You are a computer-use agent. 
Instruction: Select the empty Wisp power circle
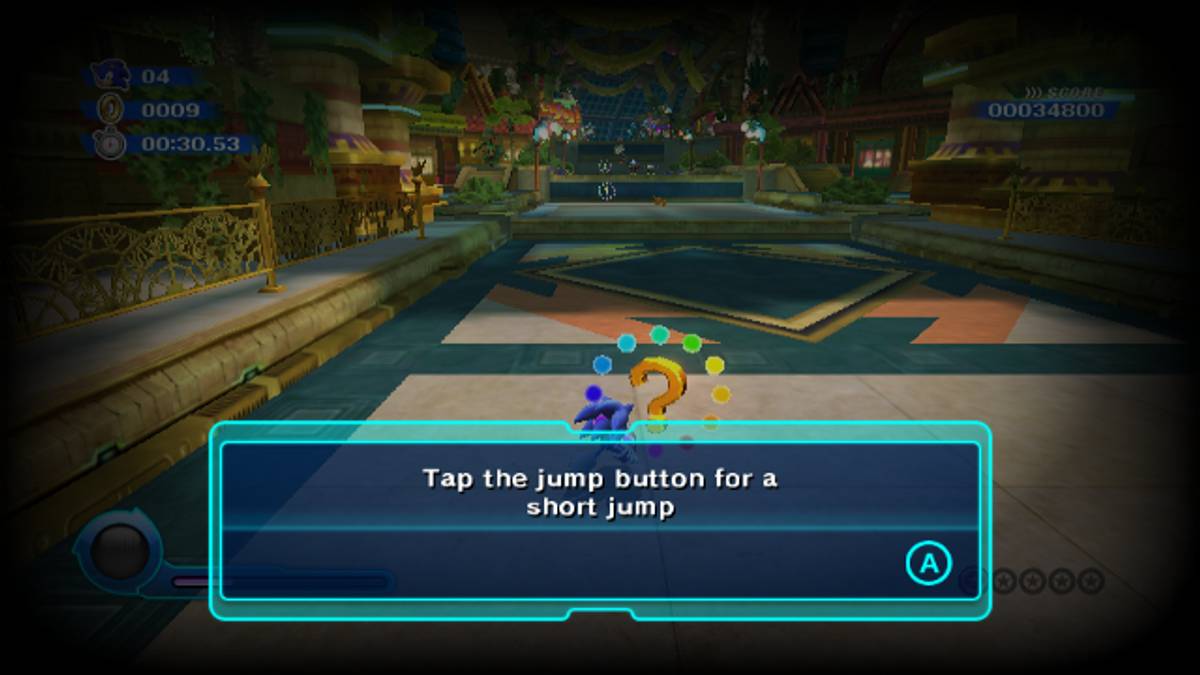tap(120, 549)
